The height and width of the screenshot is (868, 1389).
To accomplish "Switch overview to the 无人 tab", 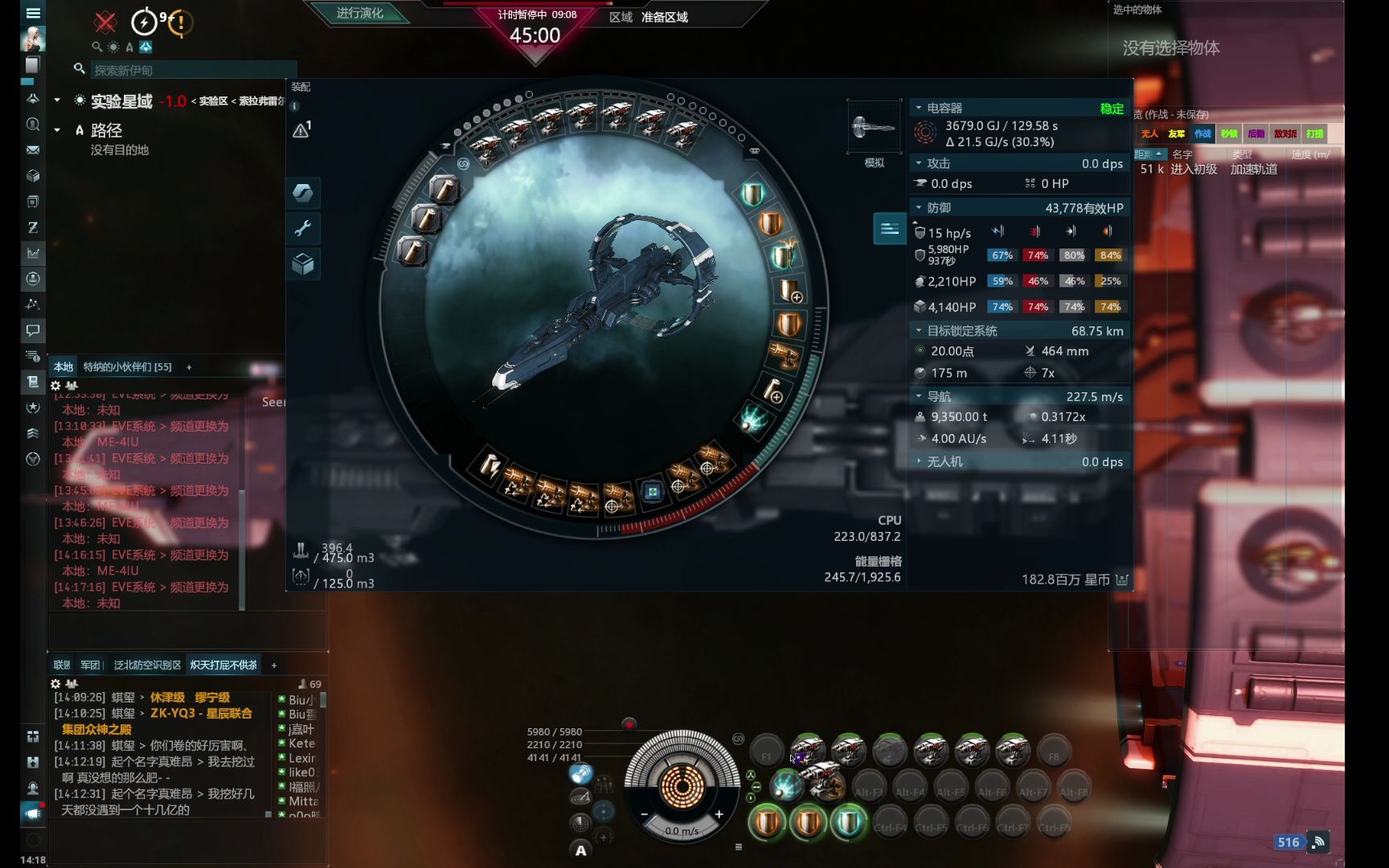I will click(x=1149, y=134).
